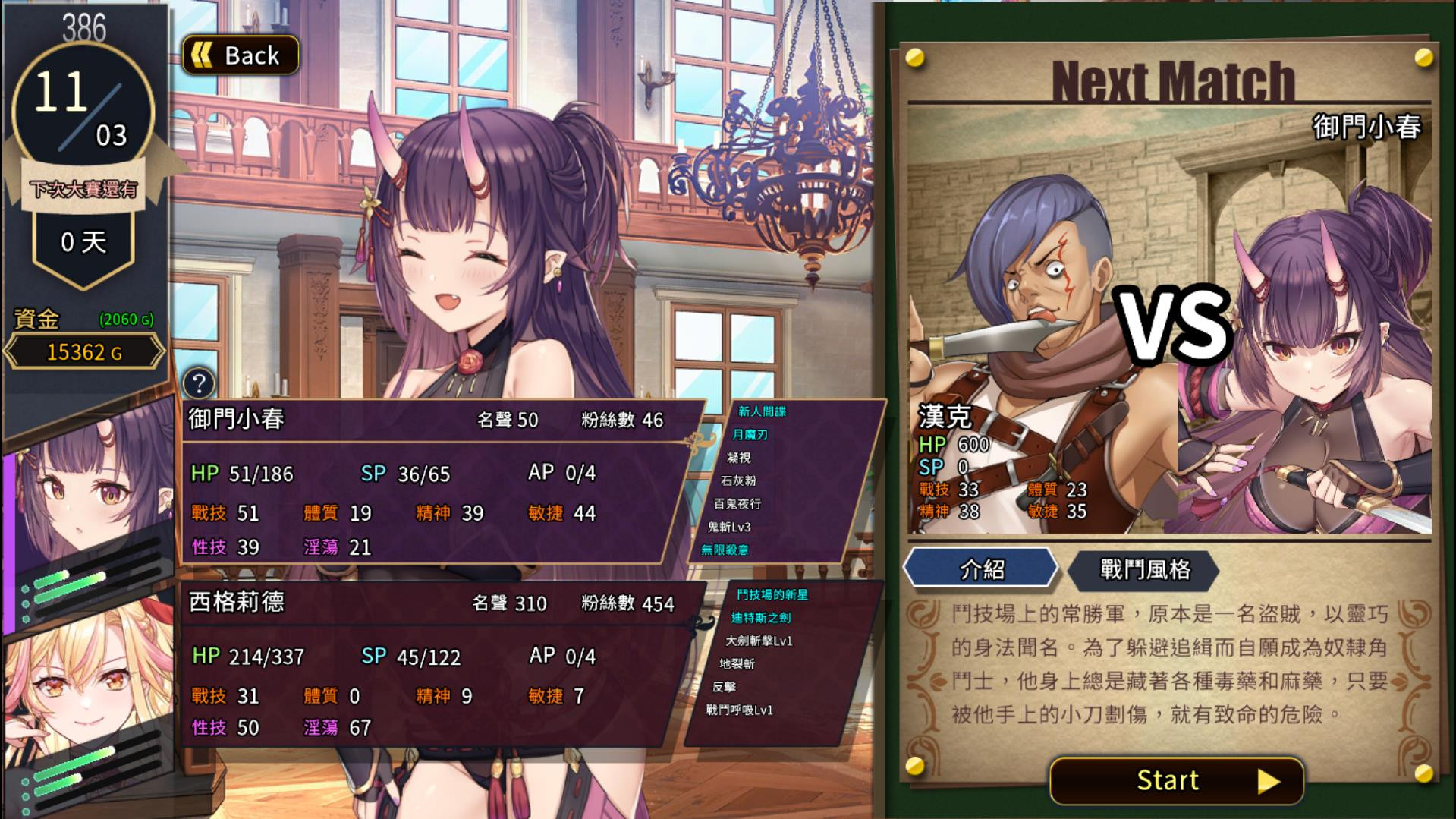The image size is (1456, 819).
Task: Click the 無限殺意 skill entry
Action: tap(725, 550)
